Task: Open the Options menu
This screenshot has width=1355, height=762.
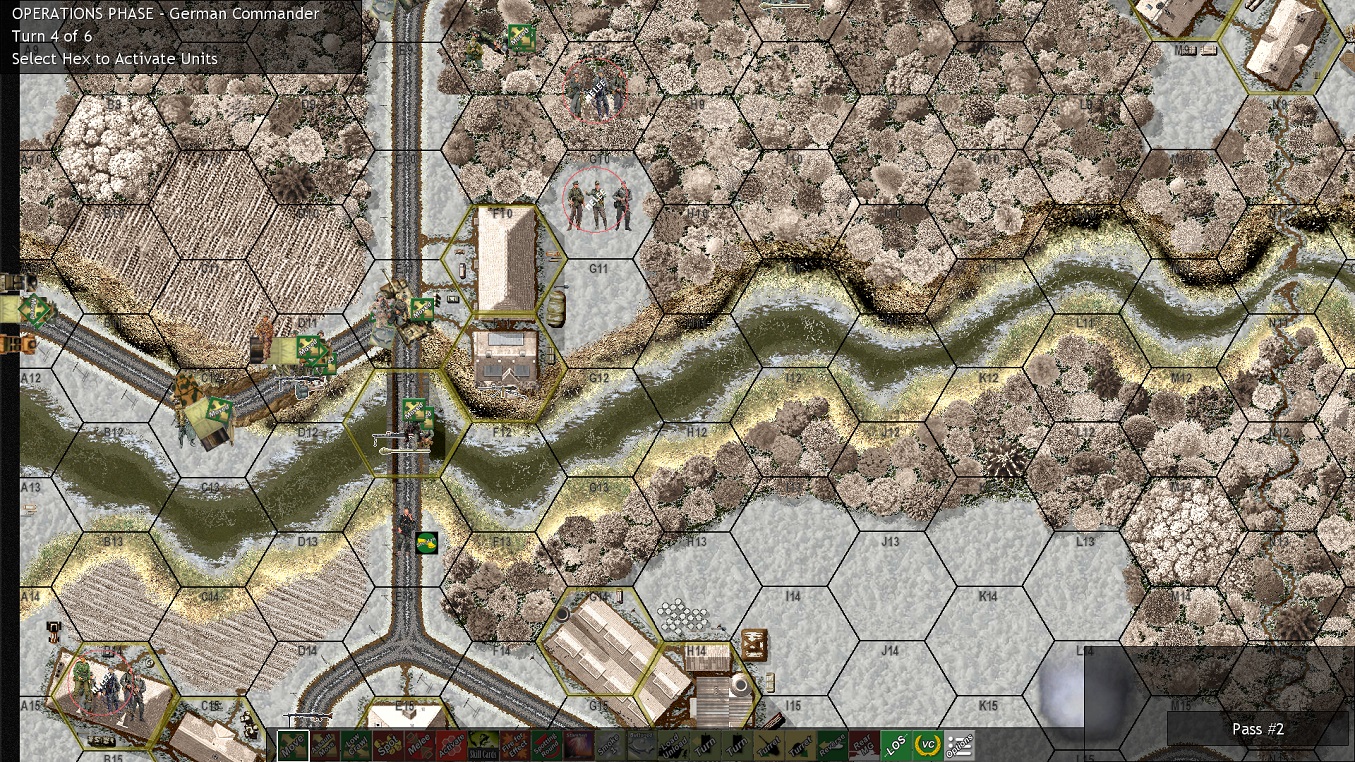Action: (960, 744)
